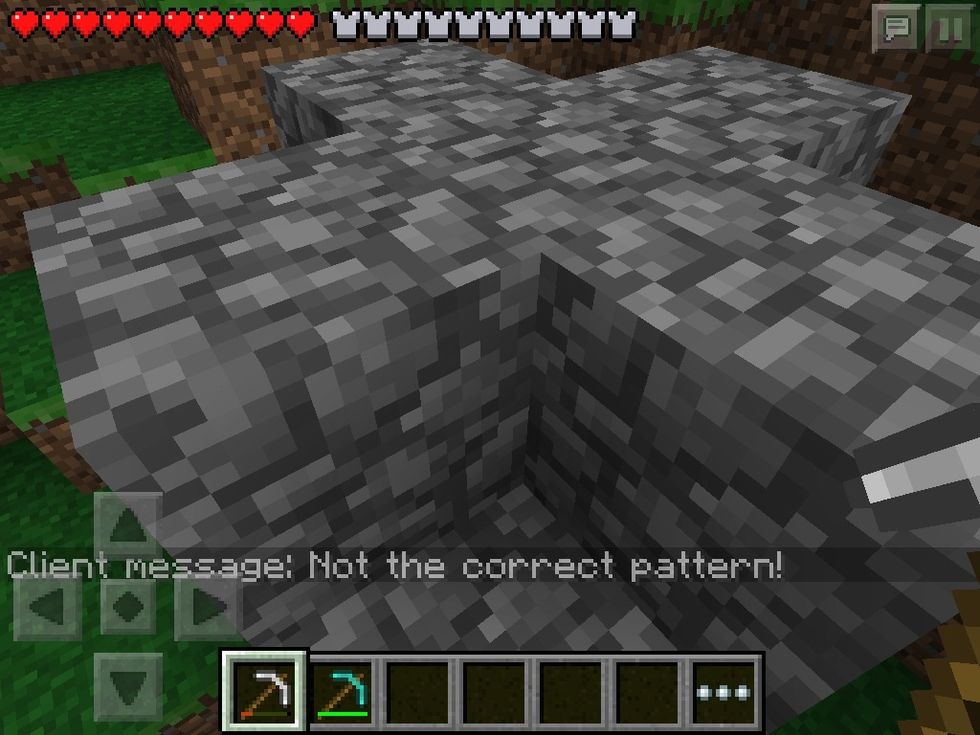The height and width of the screenshot is (735, 980).
Task: Tap the D-pad right arrow
Action: tap(206, 606)
